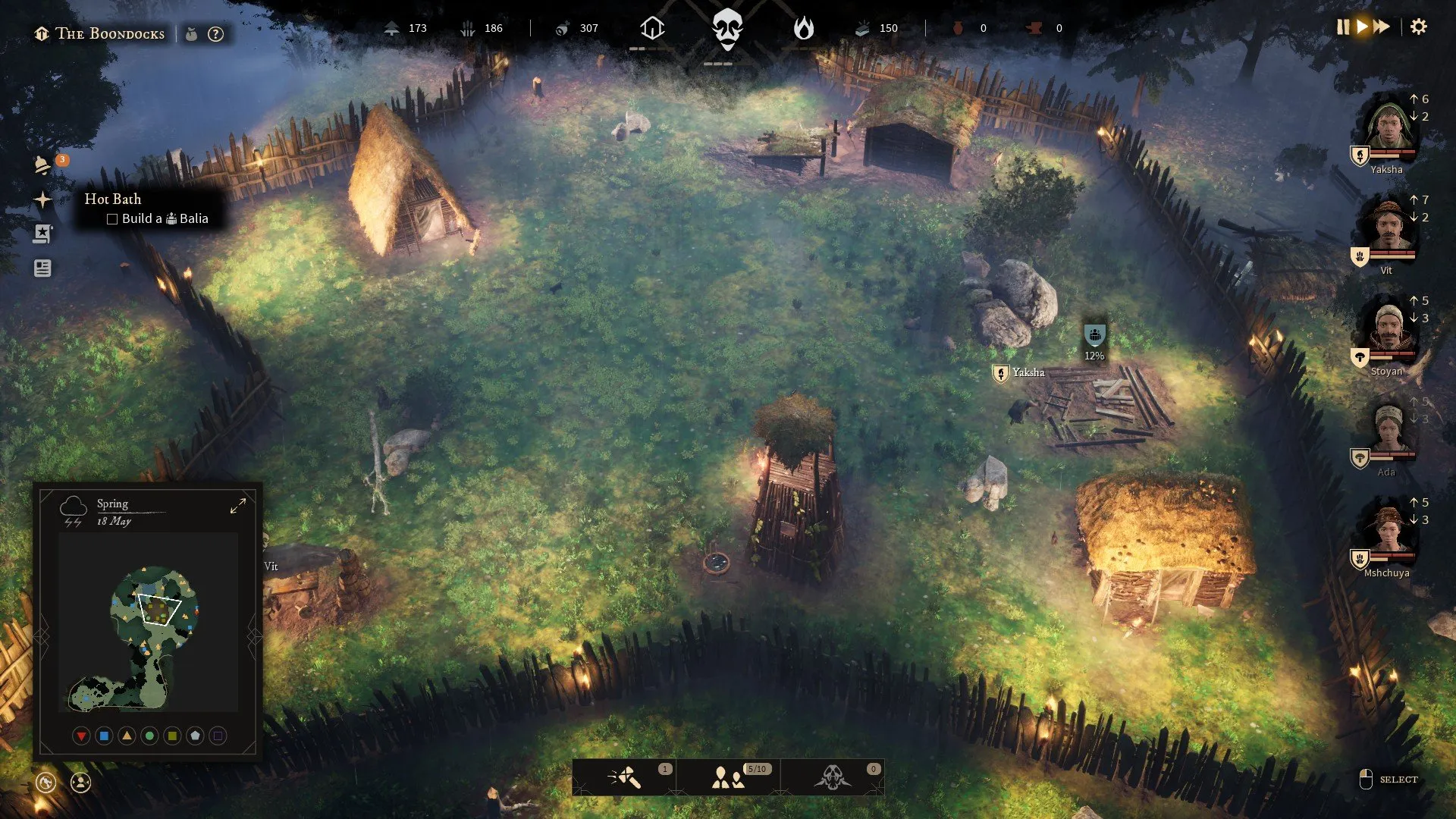Open the settings gear menu
The height and width of the screenshot is (819, 1456).
(x=1418, y=27)
